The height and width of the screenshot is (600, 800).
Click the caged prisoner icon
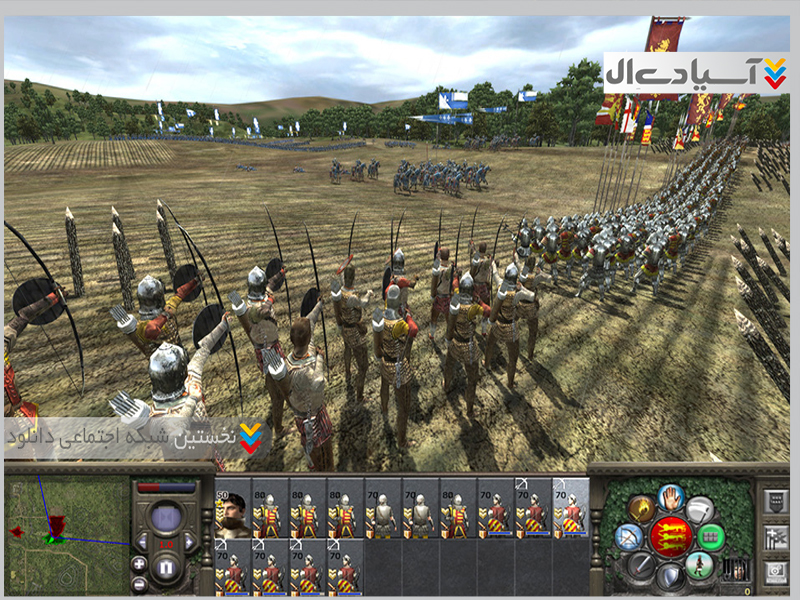click(734, 570)
